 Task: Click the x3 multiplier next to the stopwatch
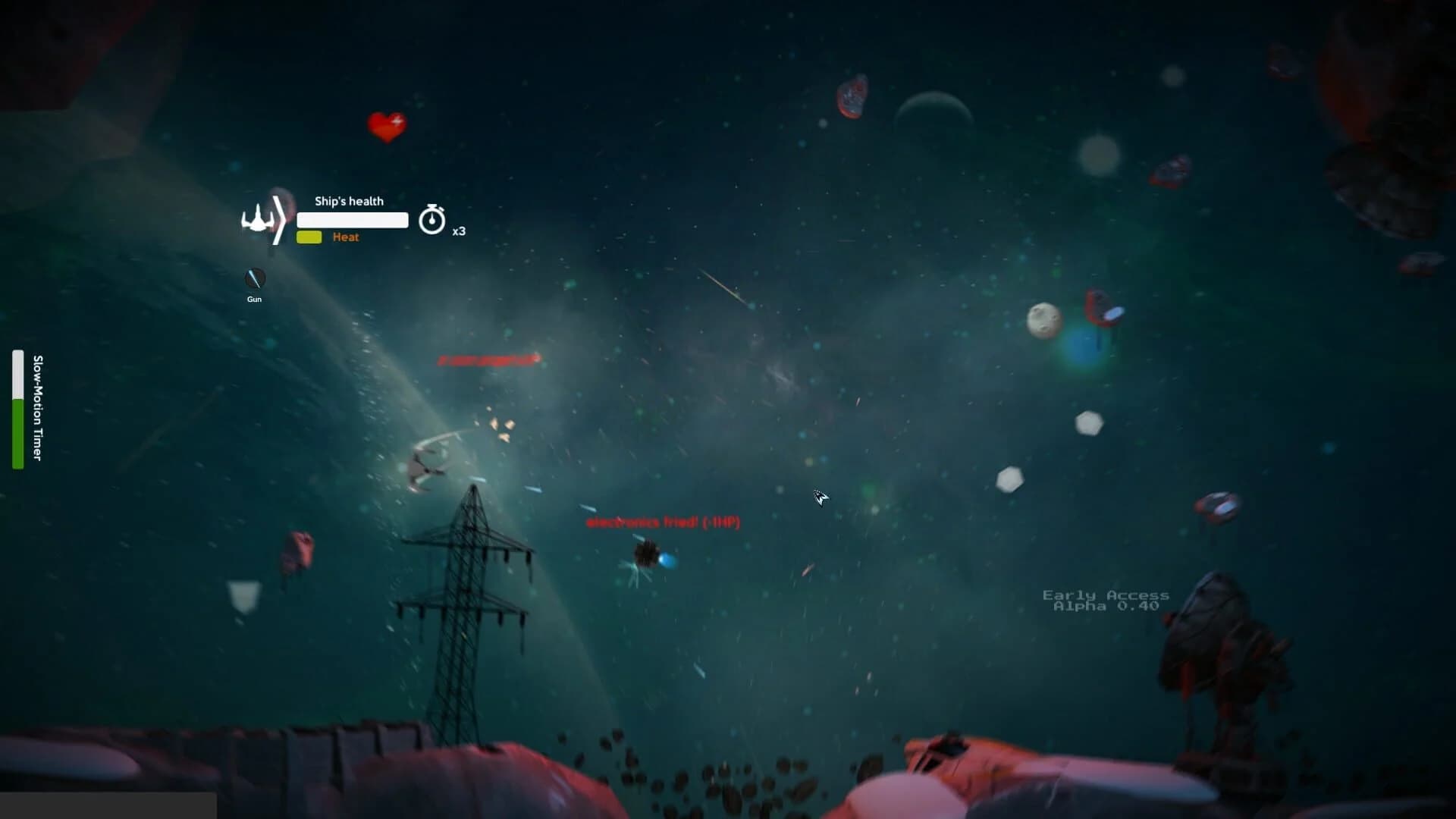point(460,231)
